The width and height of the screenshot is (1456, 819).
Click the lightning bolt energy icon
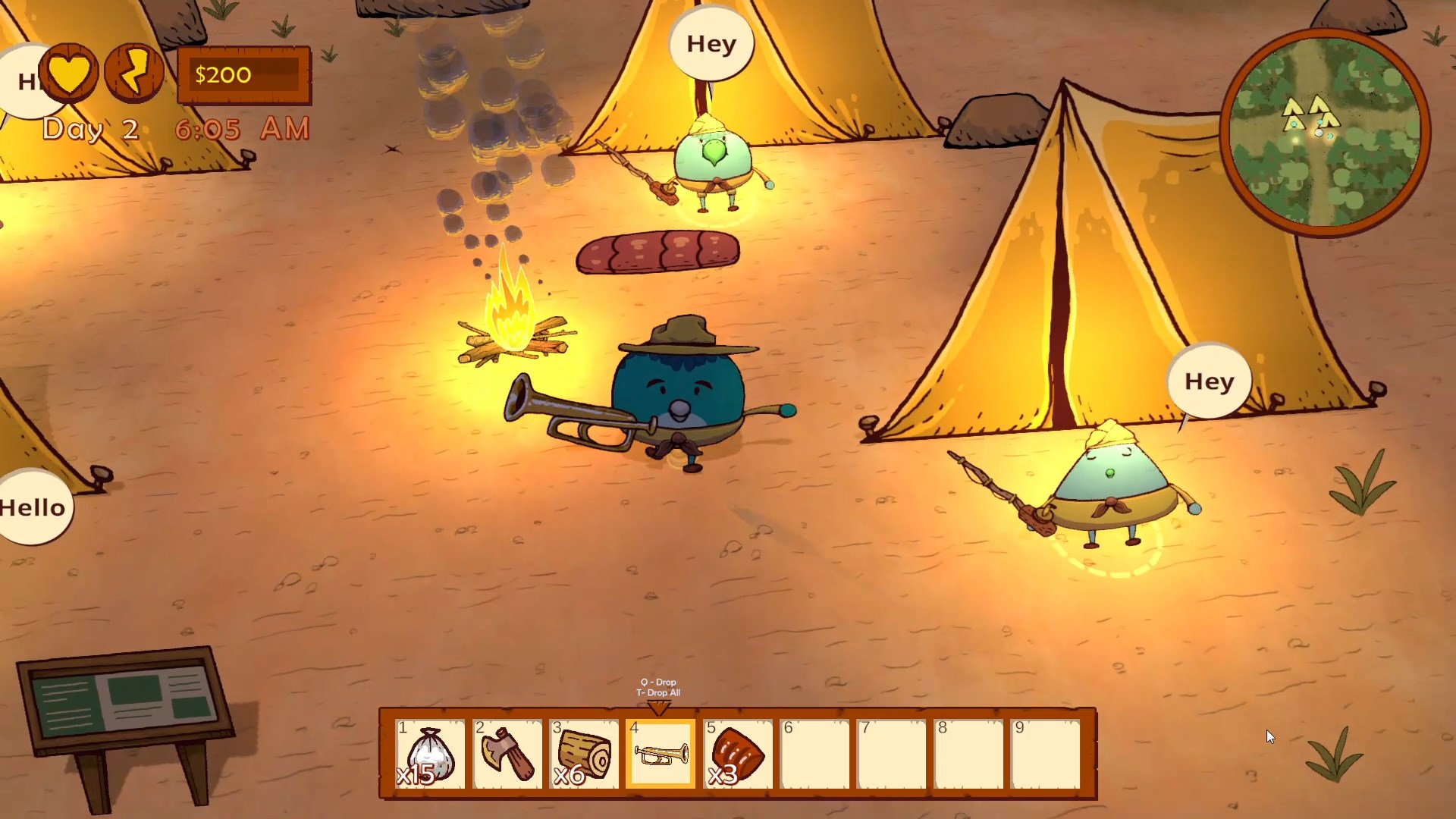[134, 73]
